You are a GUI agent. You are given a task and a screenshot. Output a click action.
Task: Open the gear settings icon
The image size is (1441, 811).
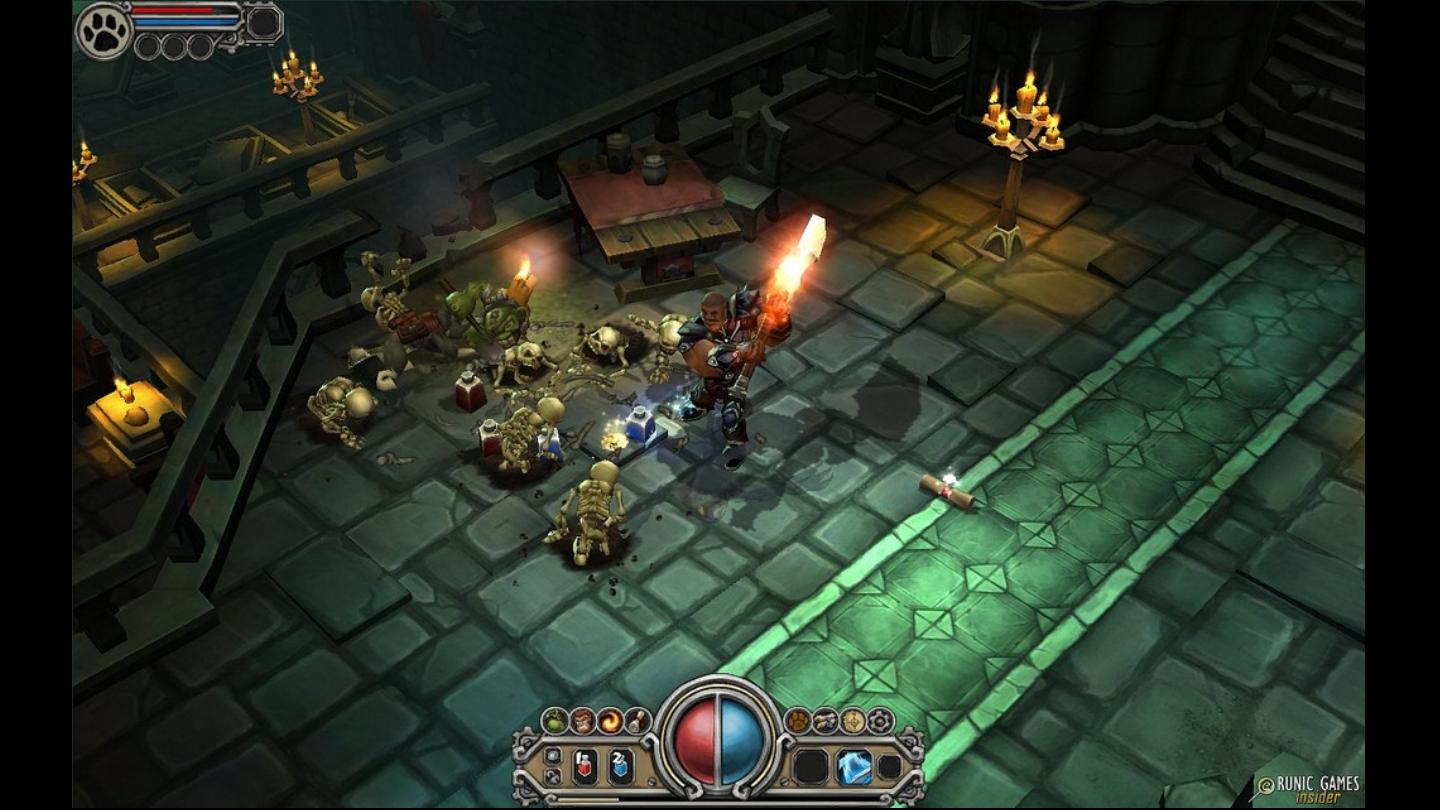[x=880, y=720]
